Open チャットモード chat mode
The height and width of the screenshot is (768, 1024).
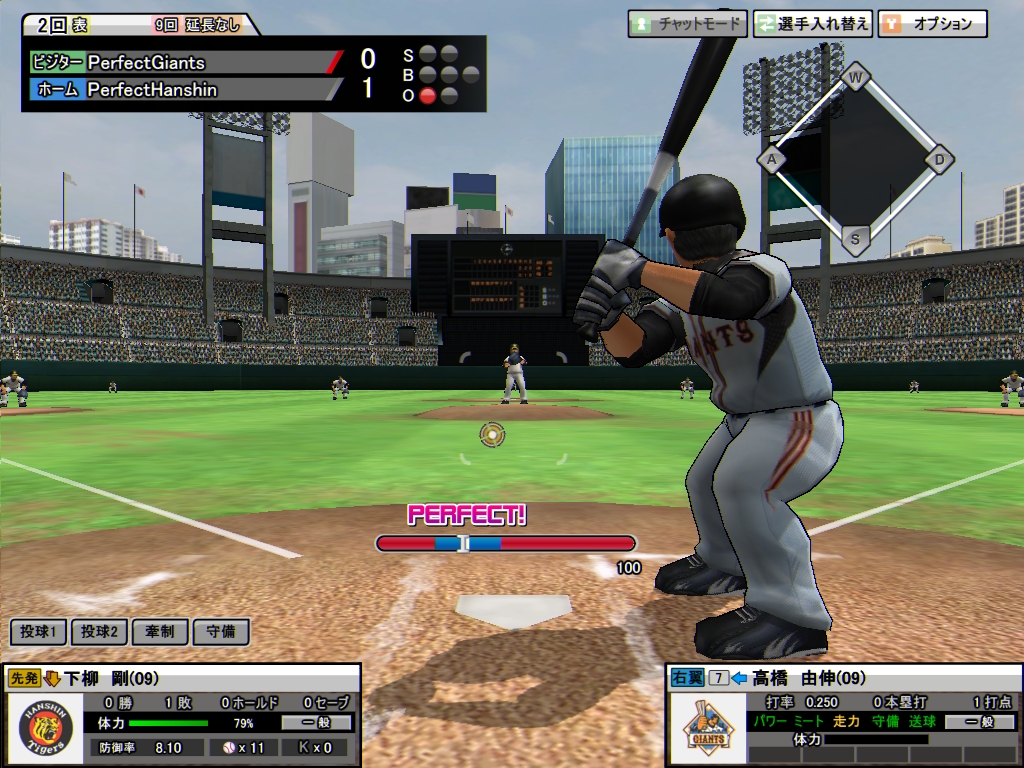pyautogui.click(x=687, y=24)
